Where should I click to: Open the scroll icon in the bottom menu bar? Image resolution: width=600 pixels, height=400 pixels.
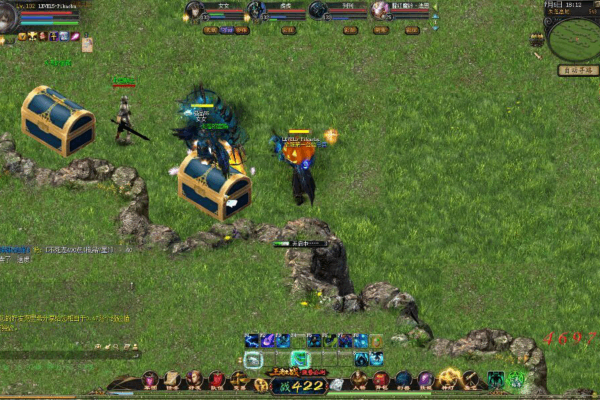pos(171,380)
